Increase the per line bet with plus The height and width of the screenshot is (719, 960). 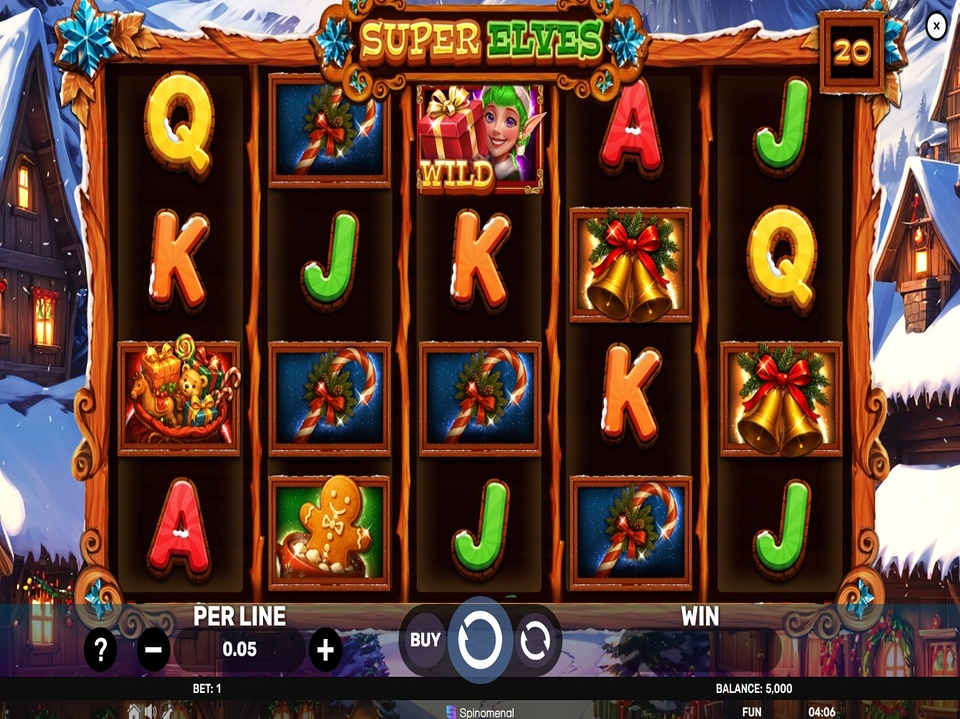(325, 651)
